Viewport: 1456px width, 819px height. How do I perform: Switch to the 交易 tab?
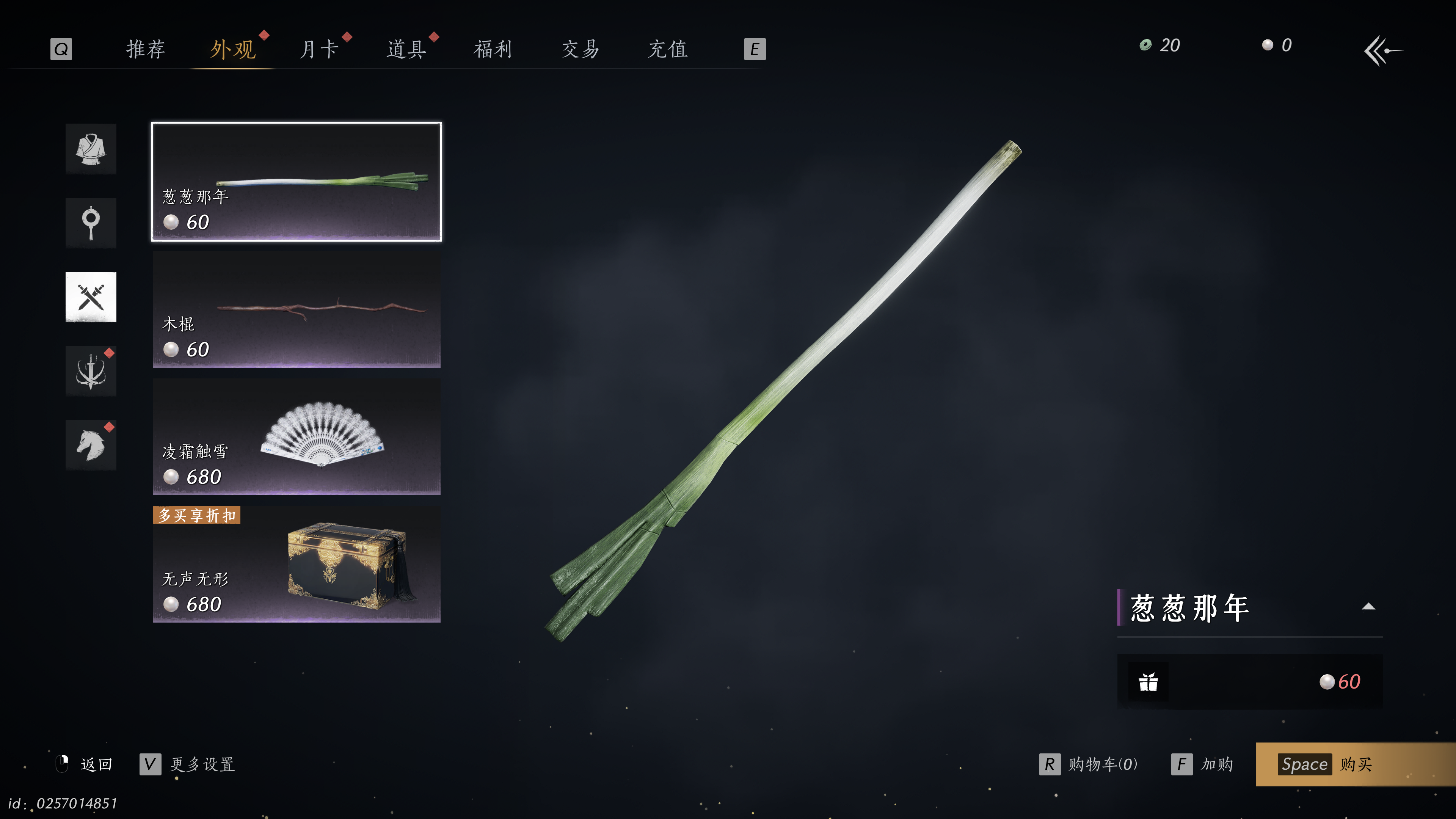coord(581,49)
